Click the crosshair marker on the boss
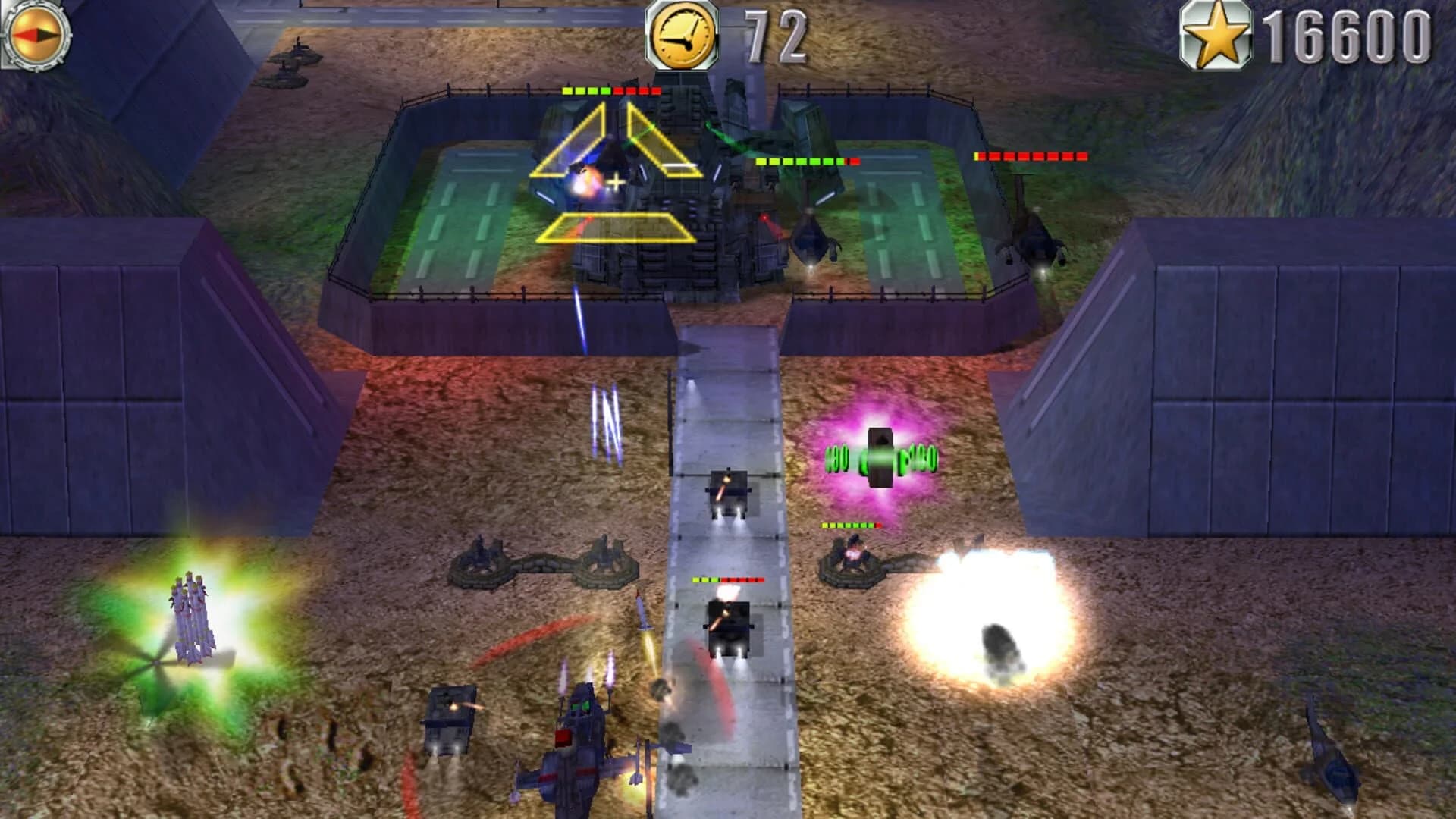Viewport: 1456px width, 819px height. coord(614,180)
